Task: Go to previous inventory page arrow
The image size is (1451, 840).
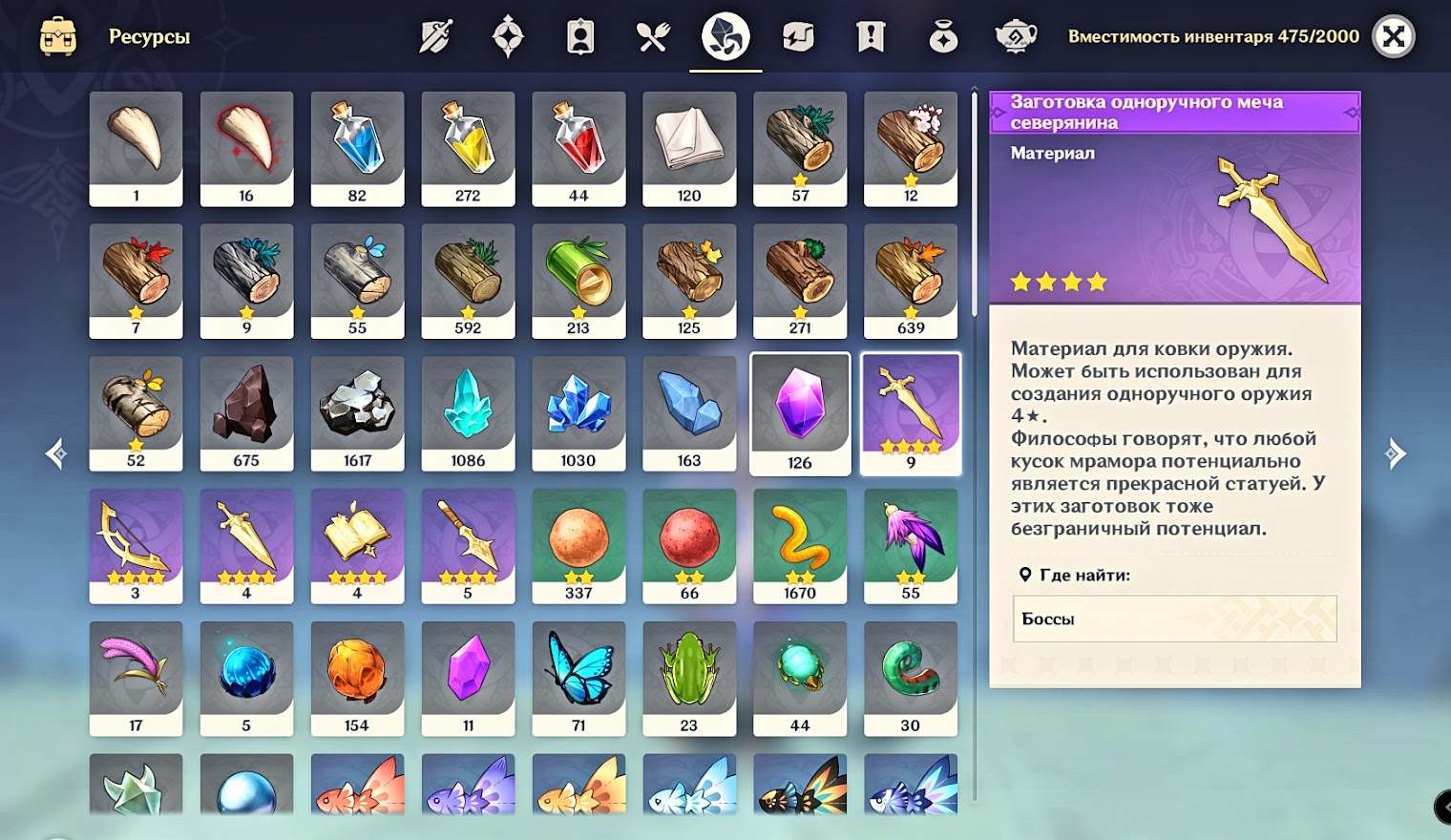Action: click(x=56, y=453)
